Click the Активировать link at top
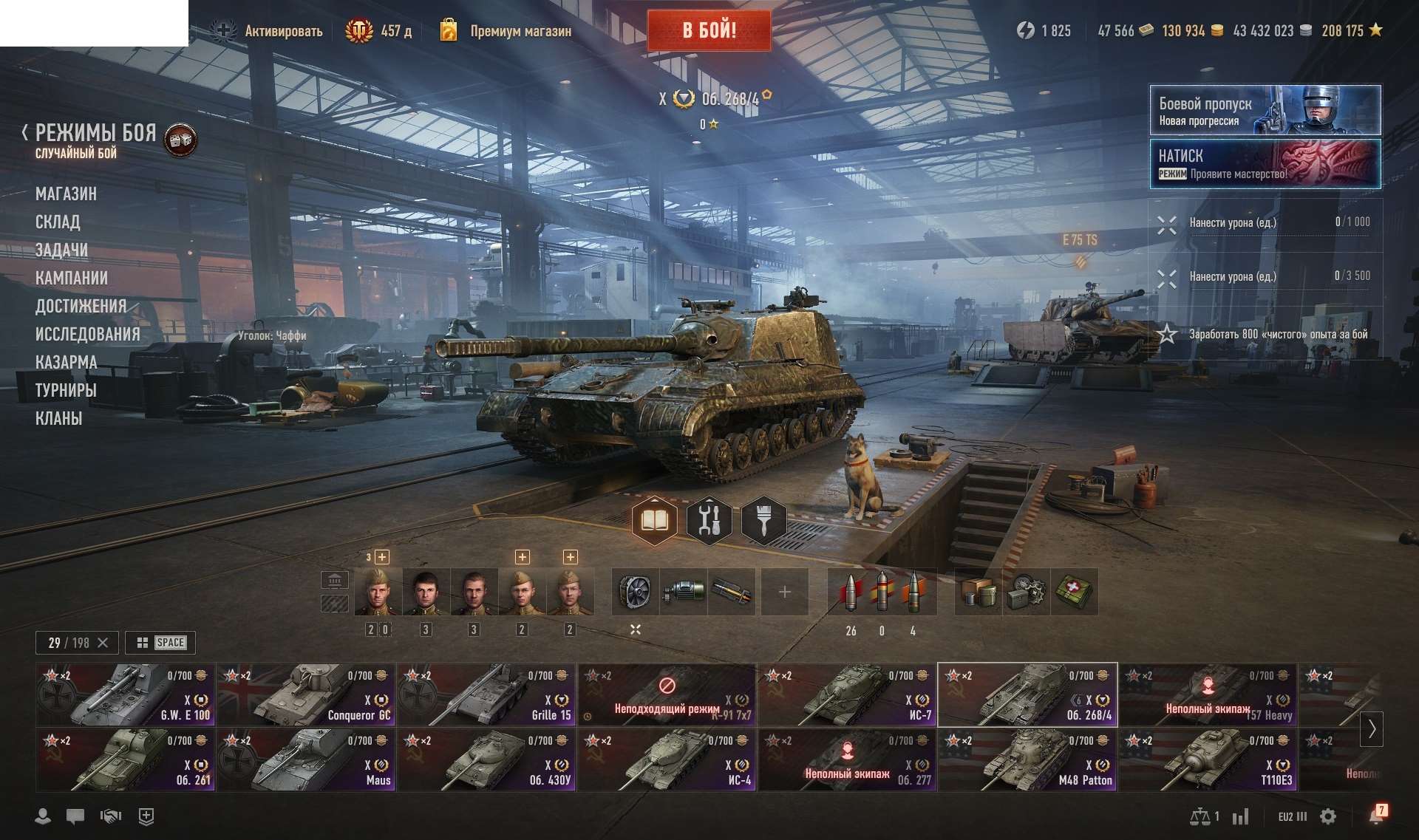The width and height of the screenshot is (1419, 840). coord(283,31)
